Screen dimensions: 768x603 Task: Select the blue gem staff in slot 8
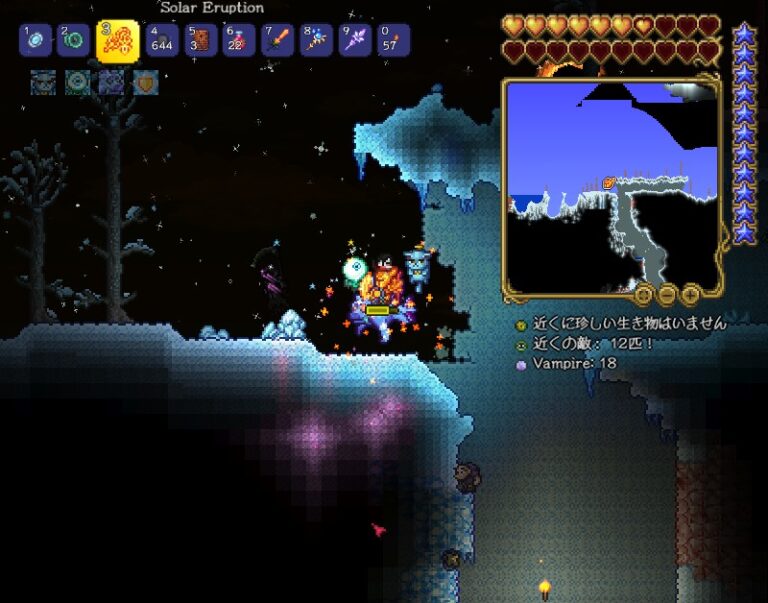click(316, 41)
